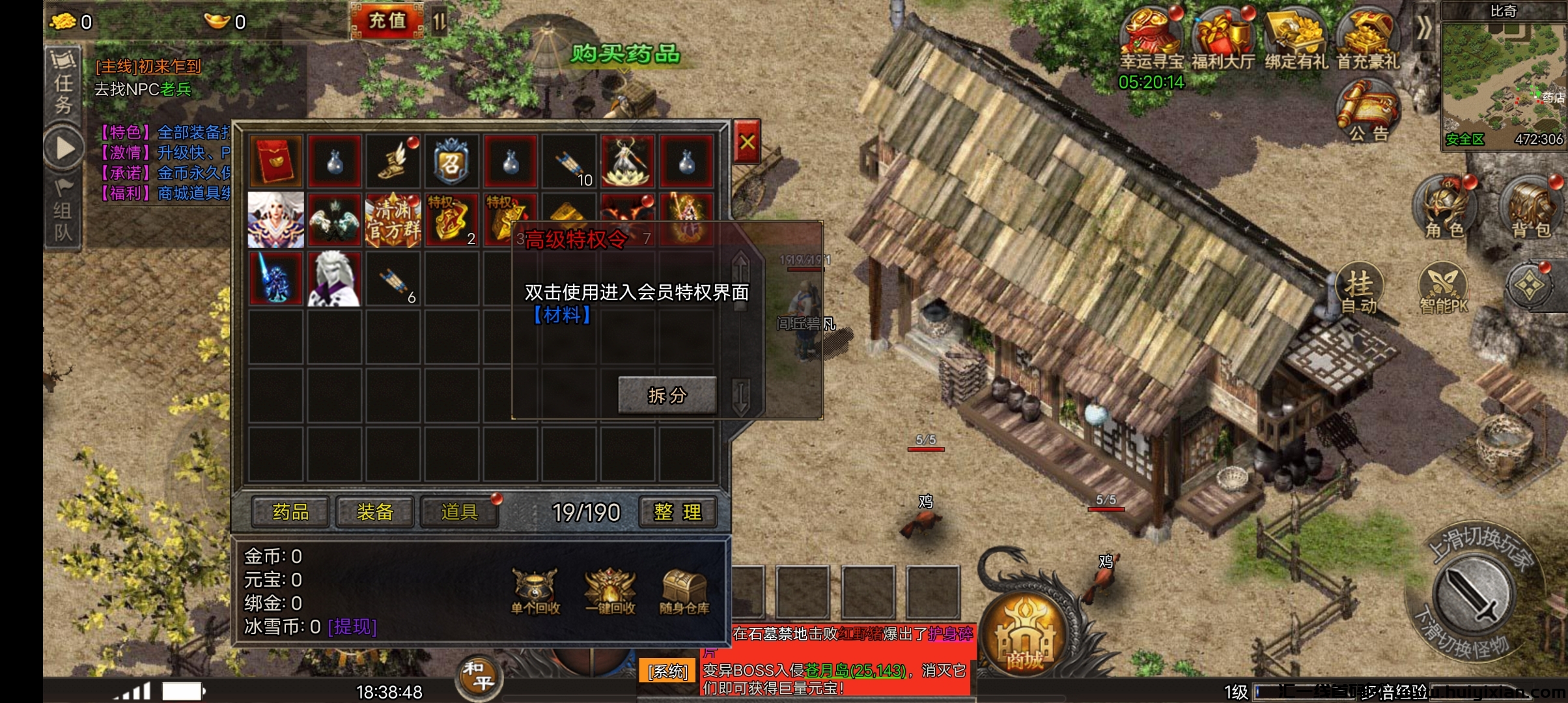Select the 任务 quest side tab
The height and width of the screenshot is (703, 1568).
point(63,85)
